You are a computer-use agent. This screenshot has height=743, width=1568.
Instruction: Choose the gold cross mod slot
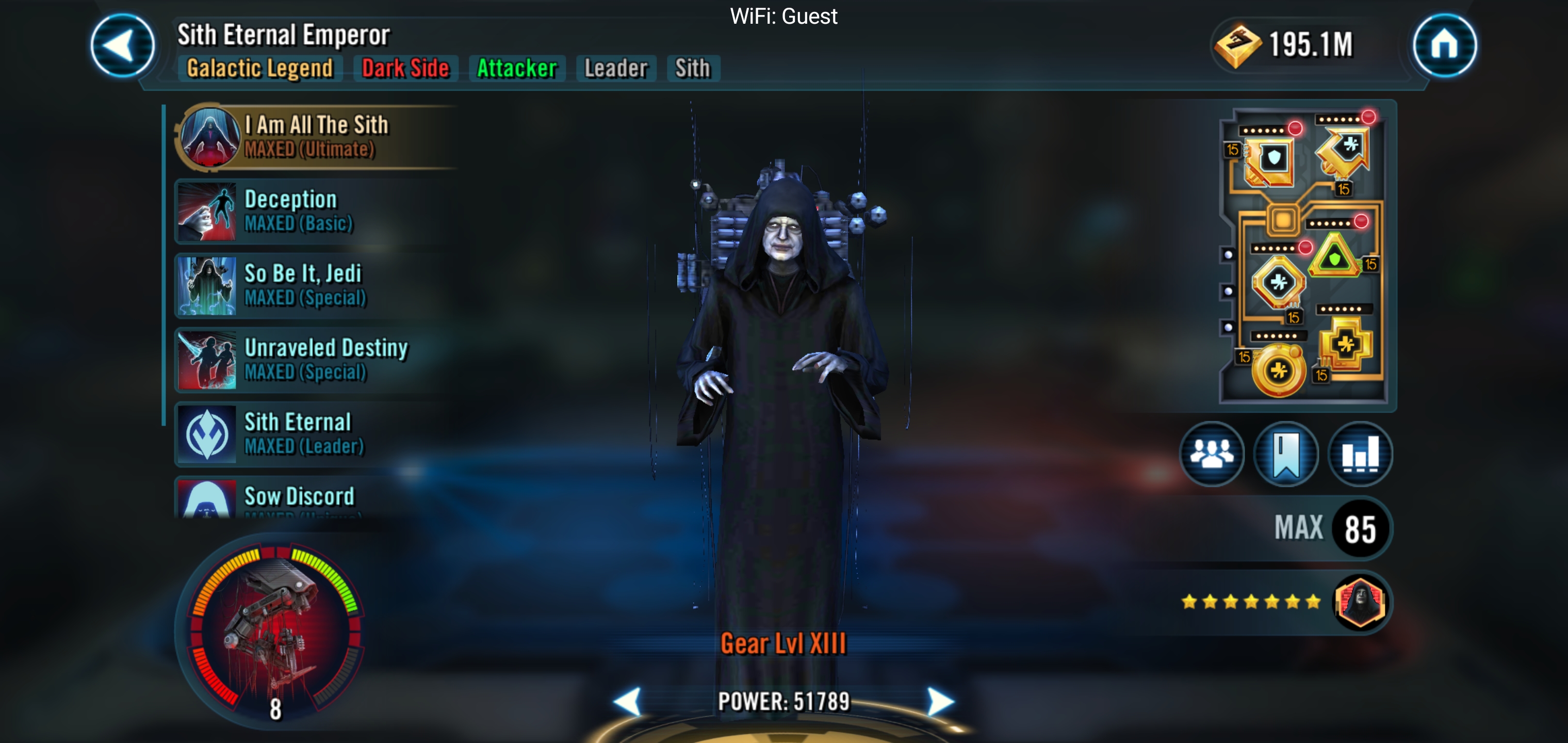[1346, 345]
